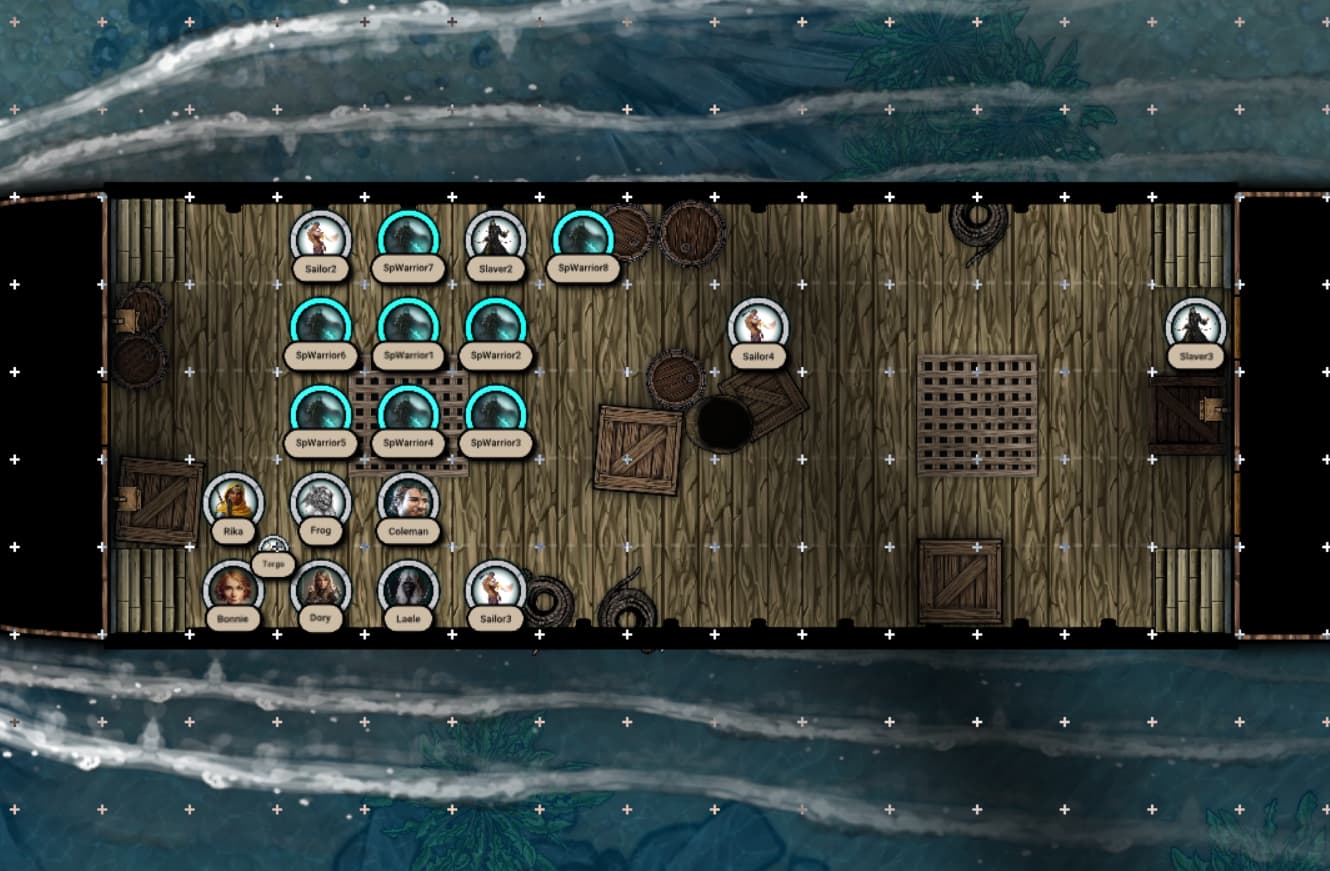Select Coleman's character token
The height and width of the screenshot is (871, 1330).
[408, 502]
